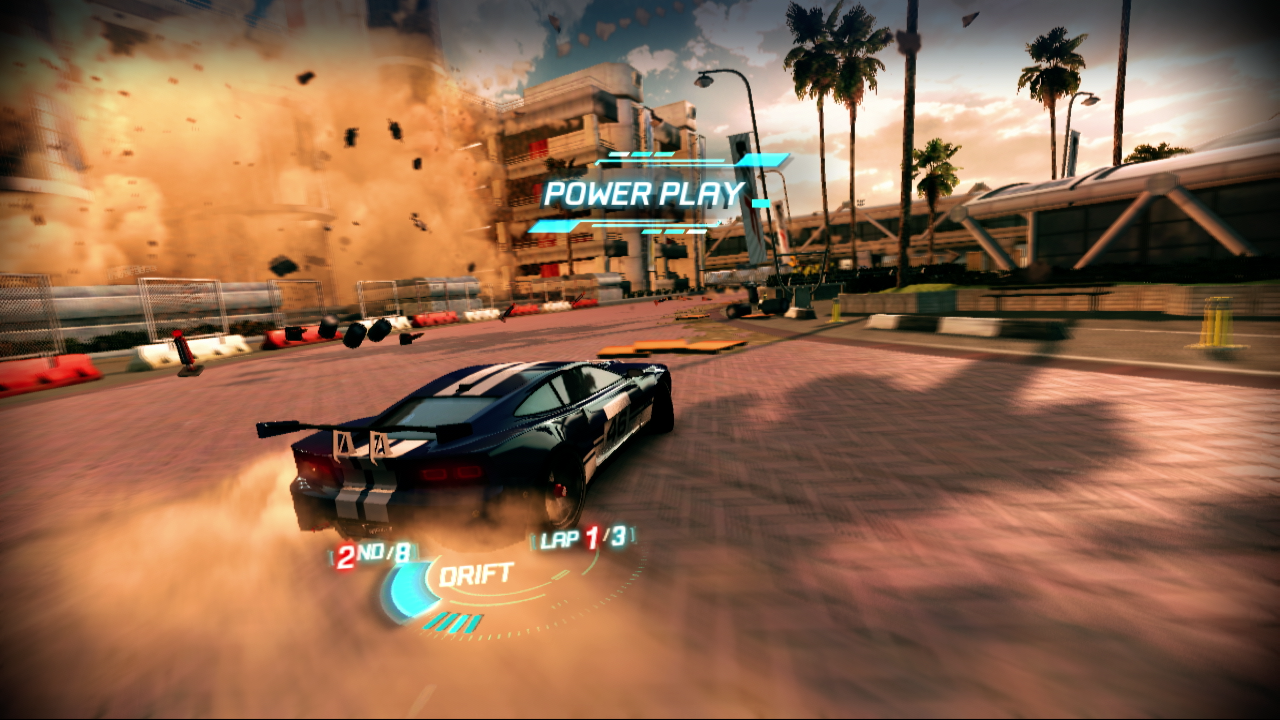Click the red position number 2
This screenshot has height=720, width=1280.
click(x=345, y=556)
